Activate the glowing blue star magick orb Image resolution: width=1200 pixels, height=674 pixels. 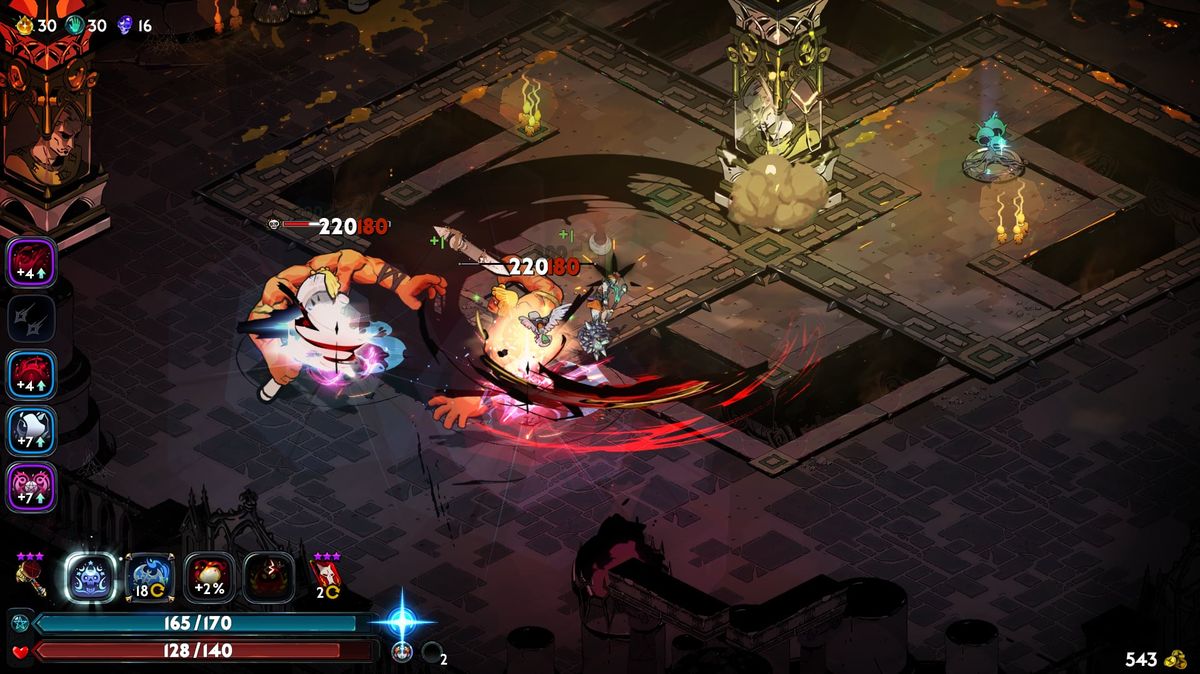402,620
